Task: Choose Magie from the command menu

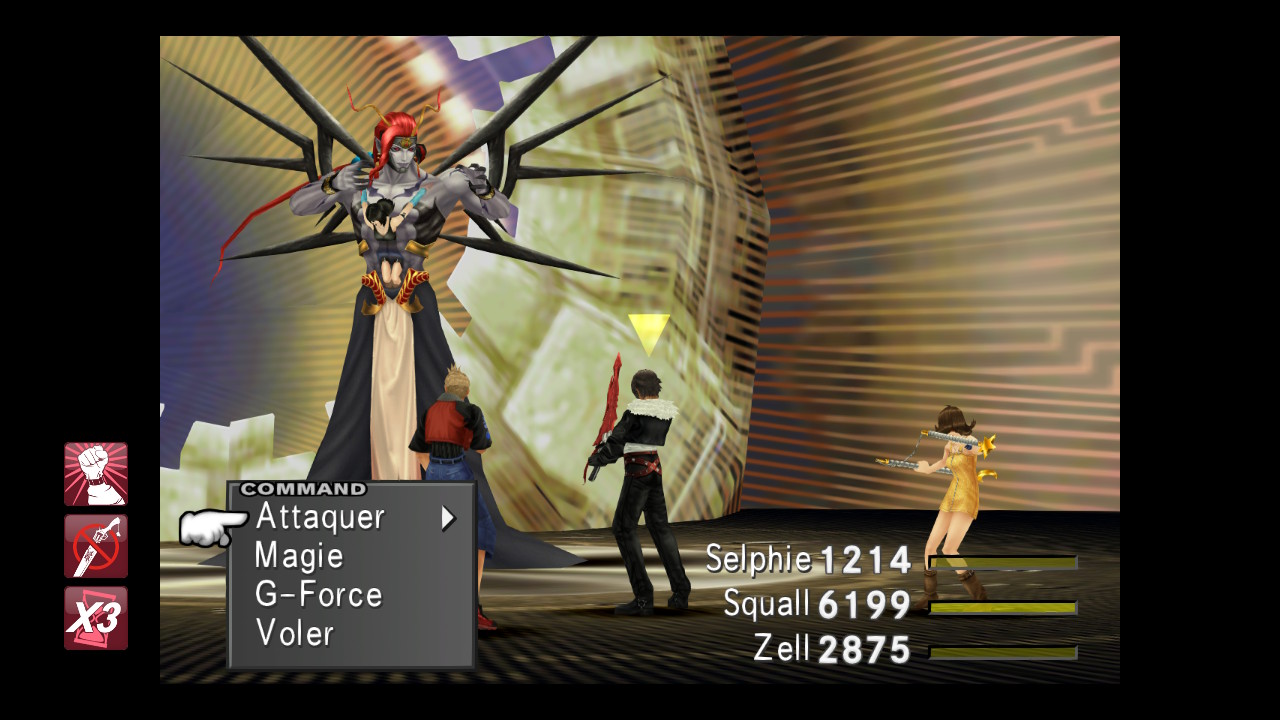Action: tap(299, 556)
